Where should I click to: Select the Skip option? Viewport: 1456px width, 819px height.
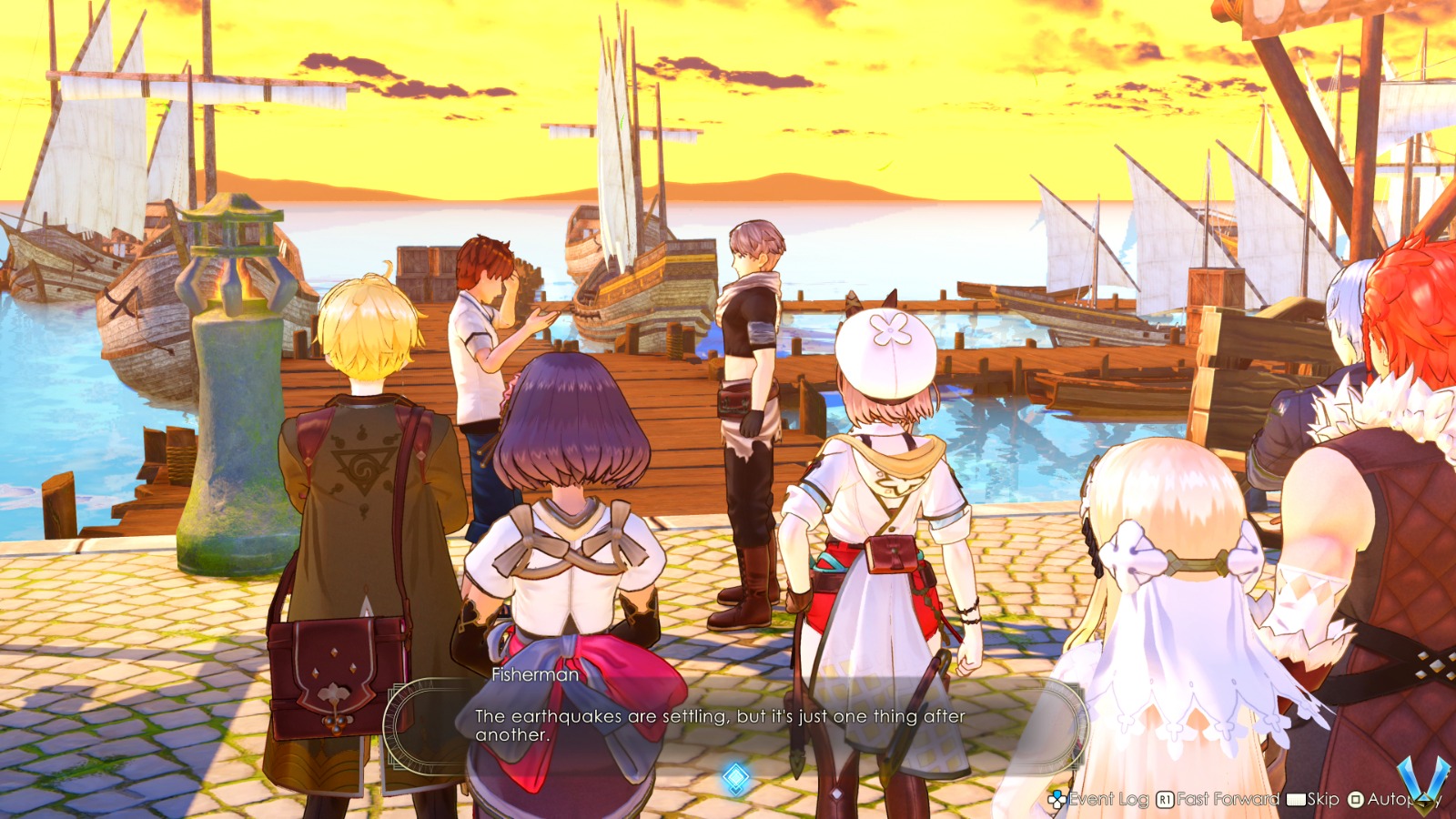click(1322, 799)
